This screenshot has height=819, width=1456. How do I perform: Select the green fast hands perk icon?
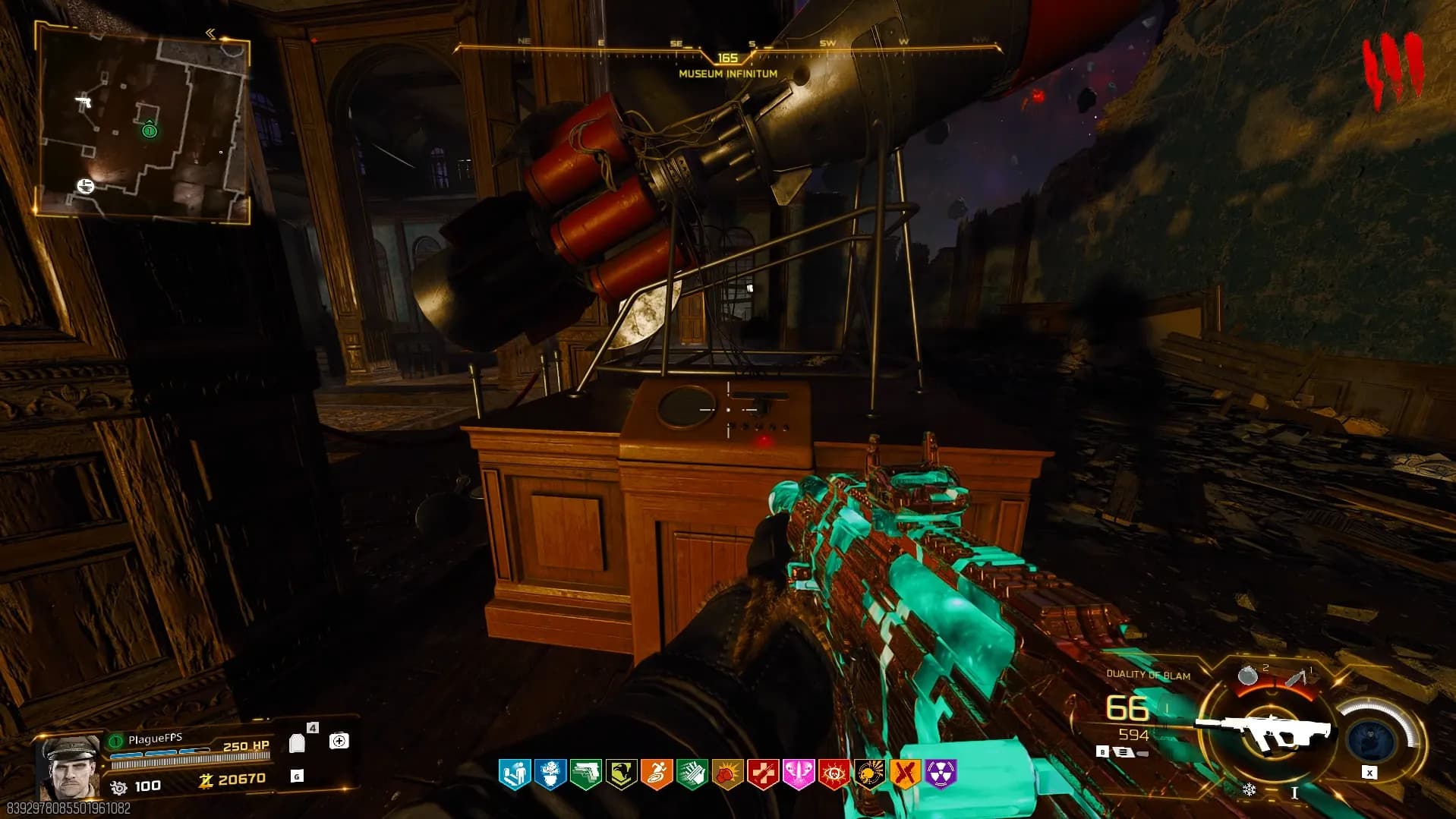click(692, 773)
